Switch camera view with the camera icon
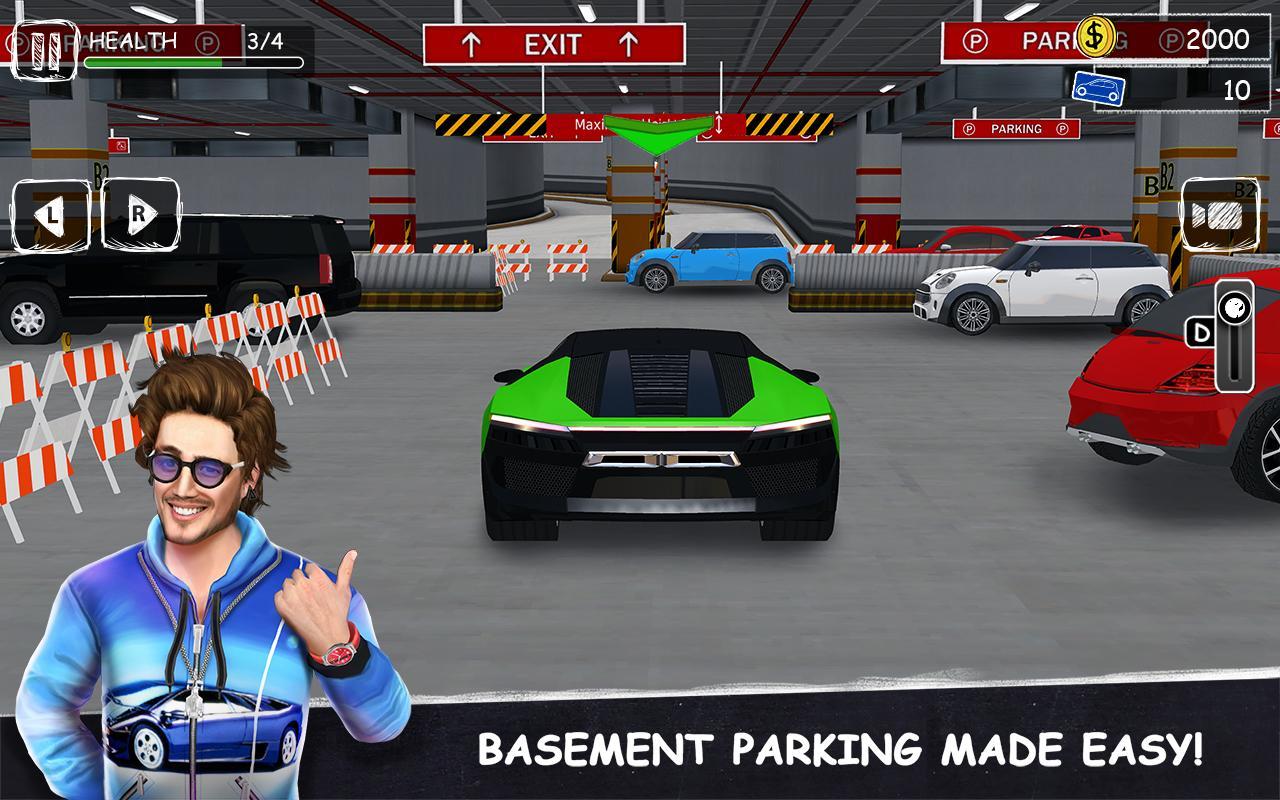 click(1218, 212)
